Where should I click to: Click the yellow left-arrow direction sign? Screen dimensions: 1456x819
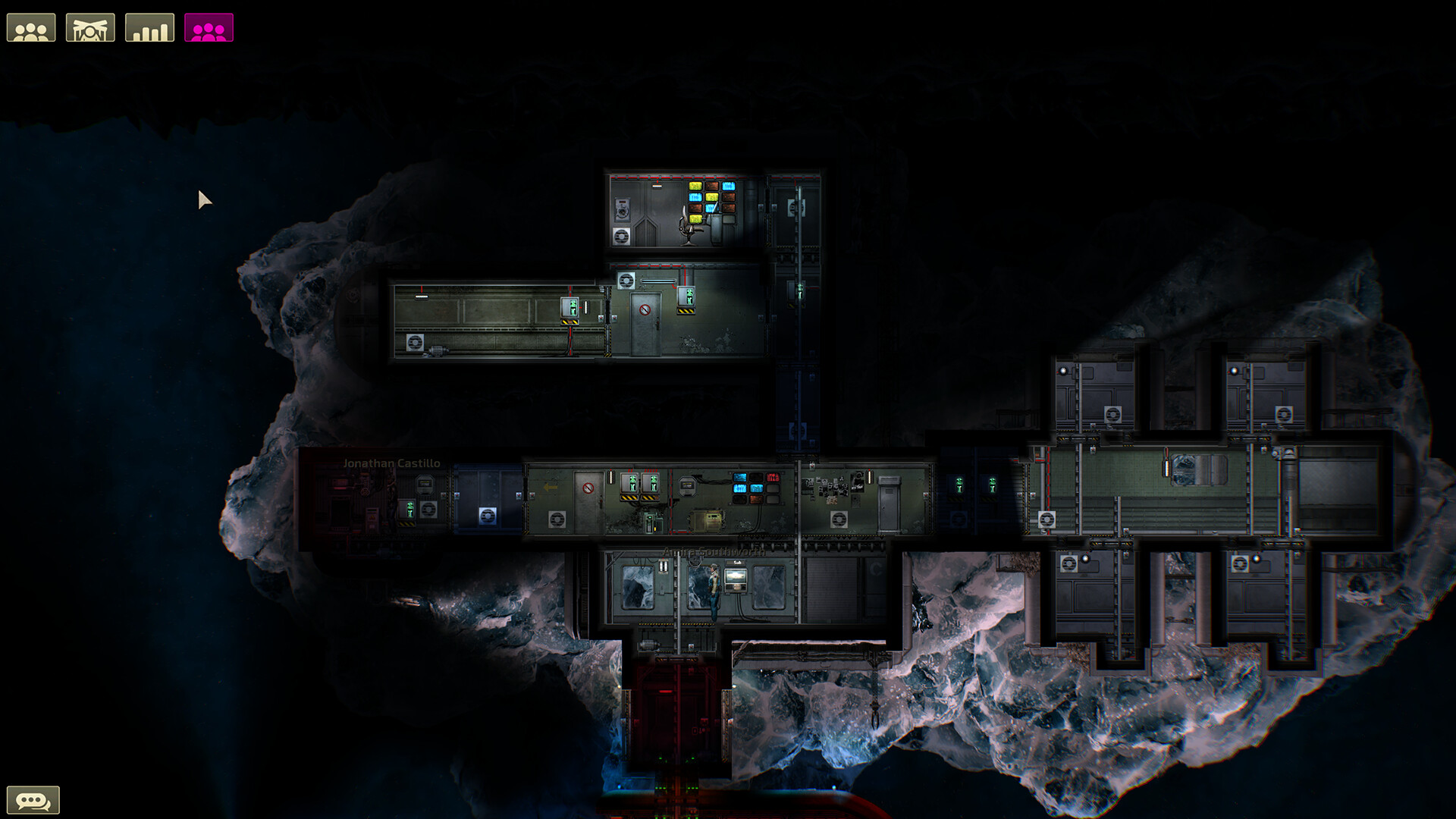549,487
